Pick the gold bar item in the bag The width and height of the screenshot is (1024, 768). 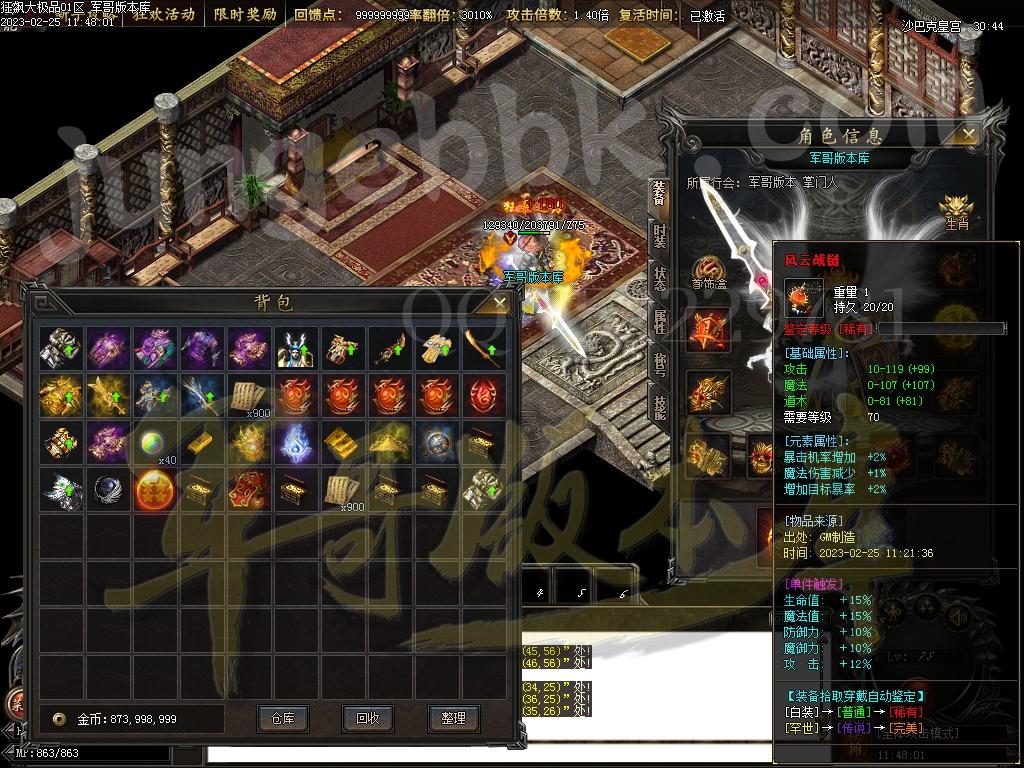[202, 442]
